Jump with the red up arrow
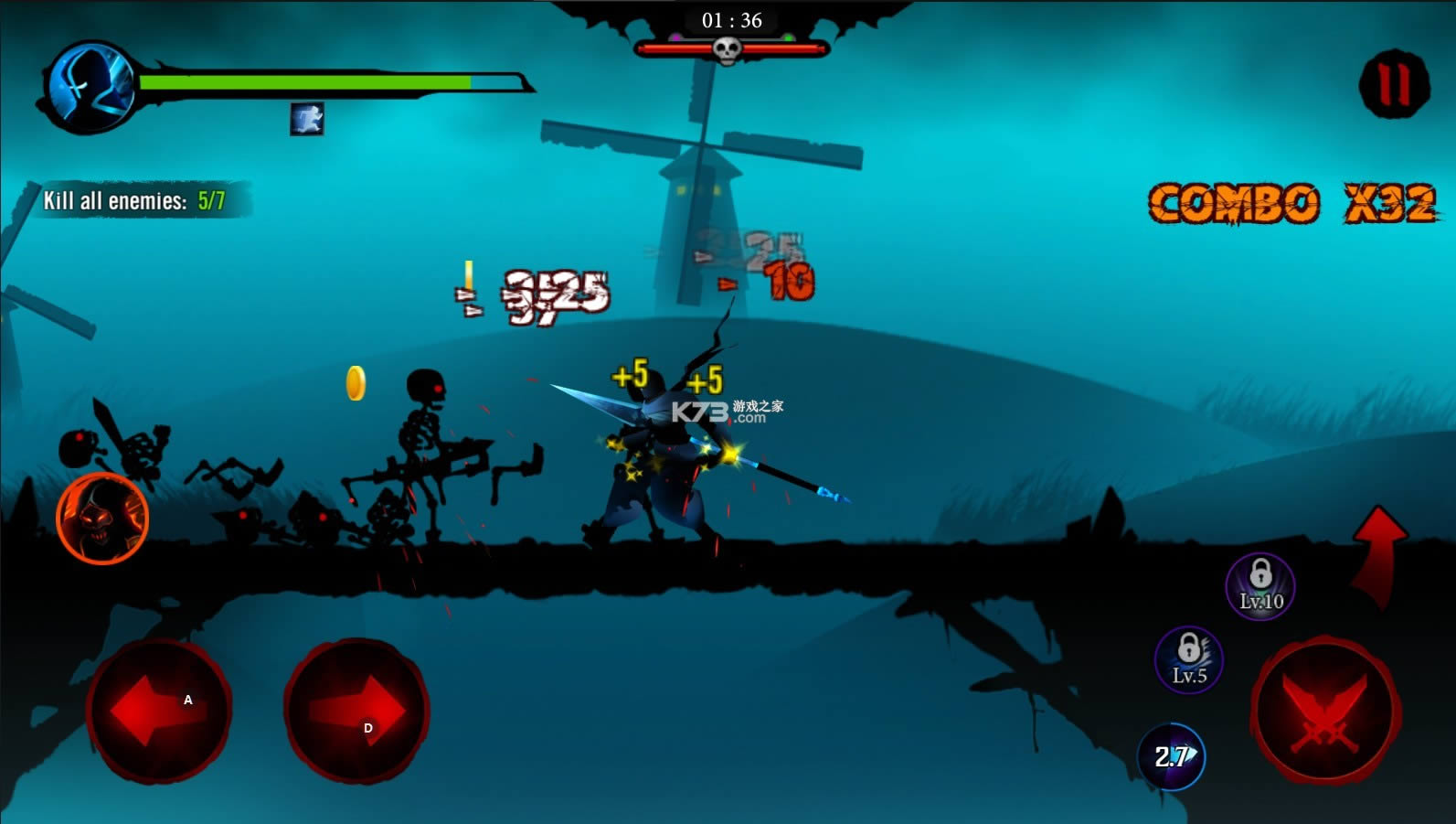The height and width of the screenshot is (824, 1456). (x=1378, y=553)
